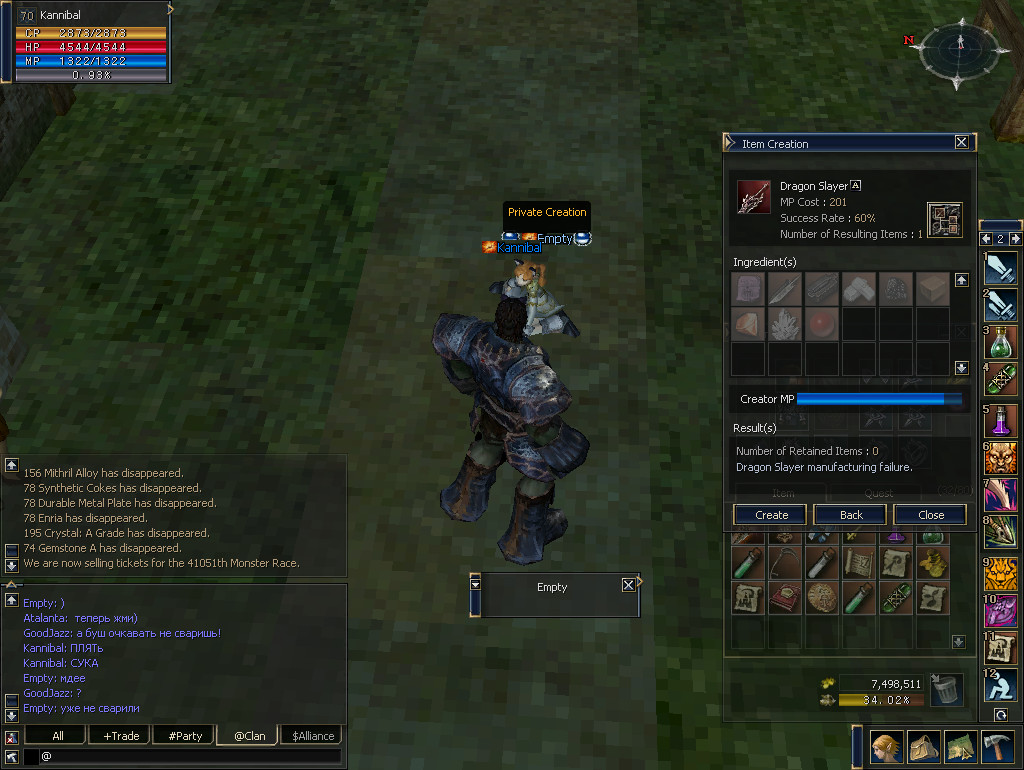Close the small Empty target window
The image size is (1024, 770).
(x=628, y=585)
